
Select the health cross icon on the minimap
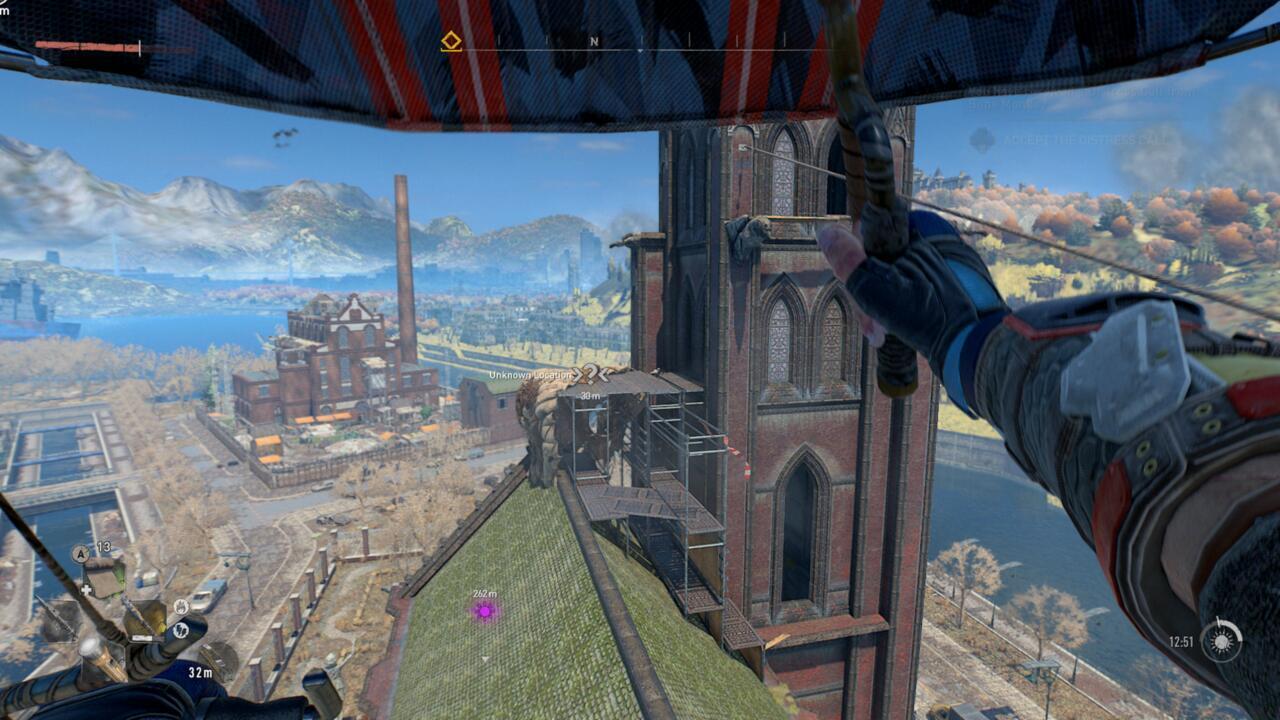pos(86,589)
